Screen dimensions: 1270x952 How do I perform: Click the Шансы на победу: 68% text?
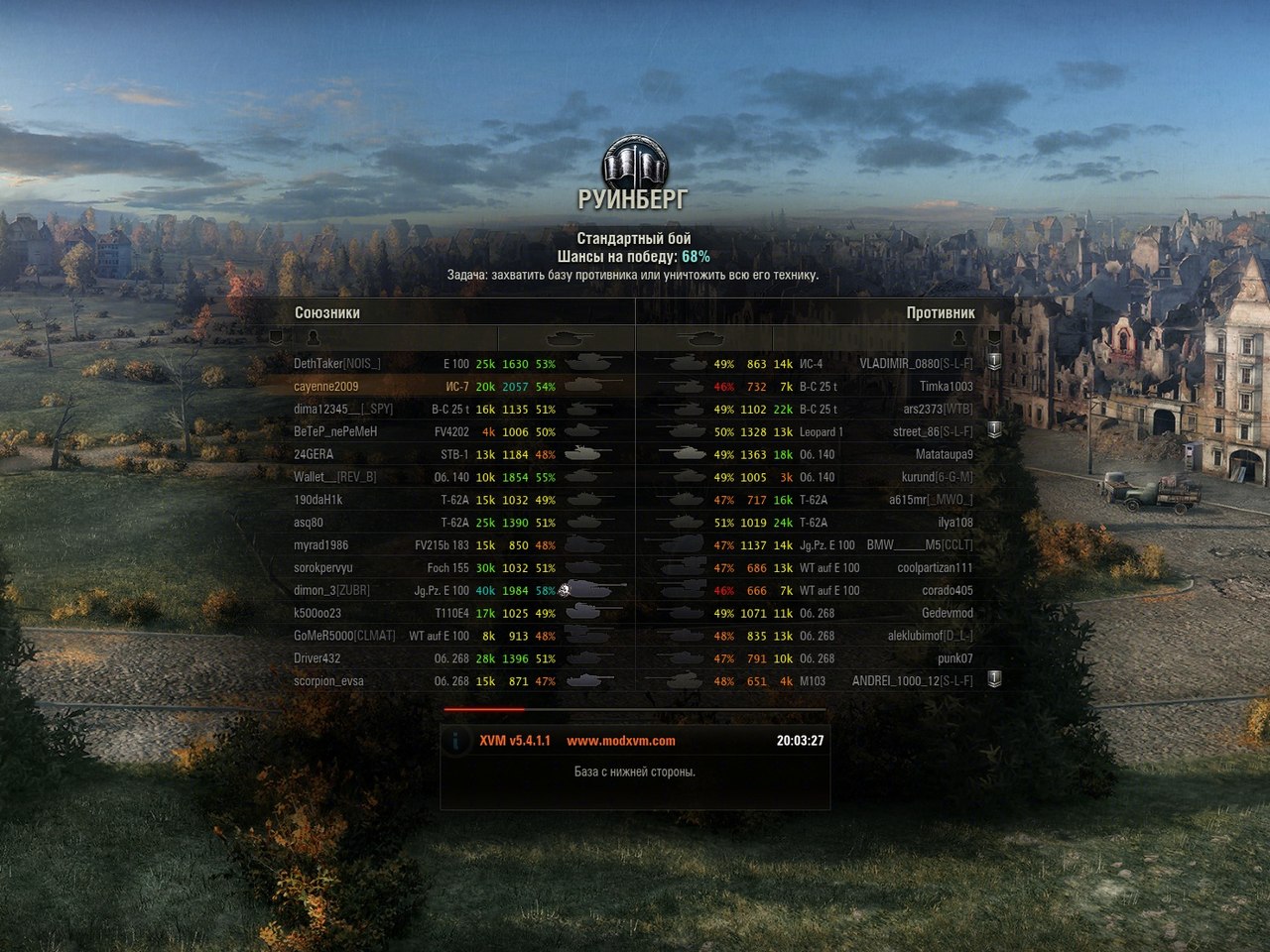(635, 255)
